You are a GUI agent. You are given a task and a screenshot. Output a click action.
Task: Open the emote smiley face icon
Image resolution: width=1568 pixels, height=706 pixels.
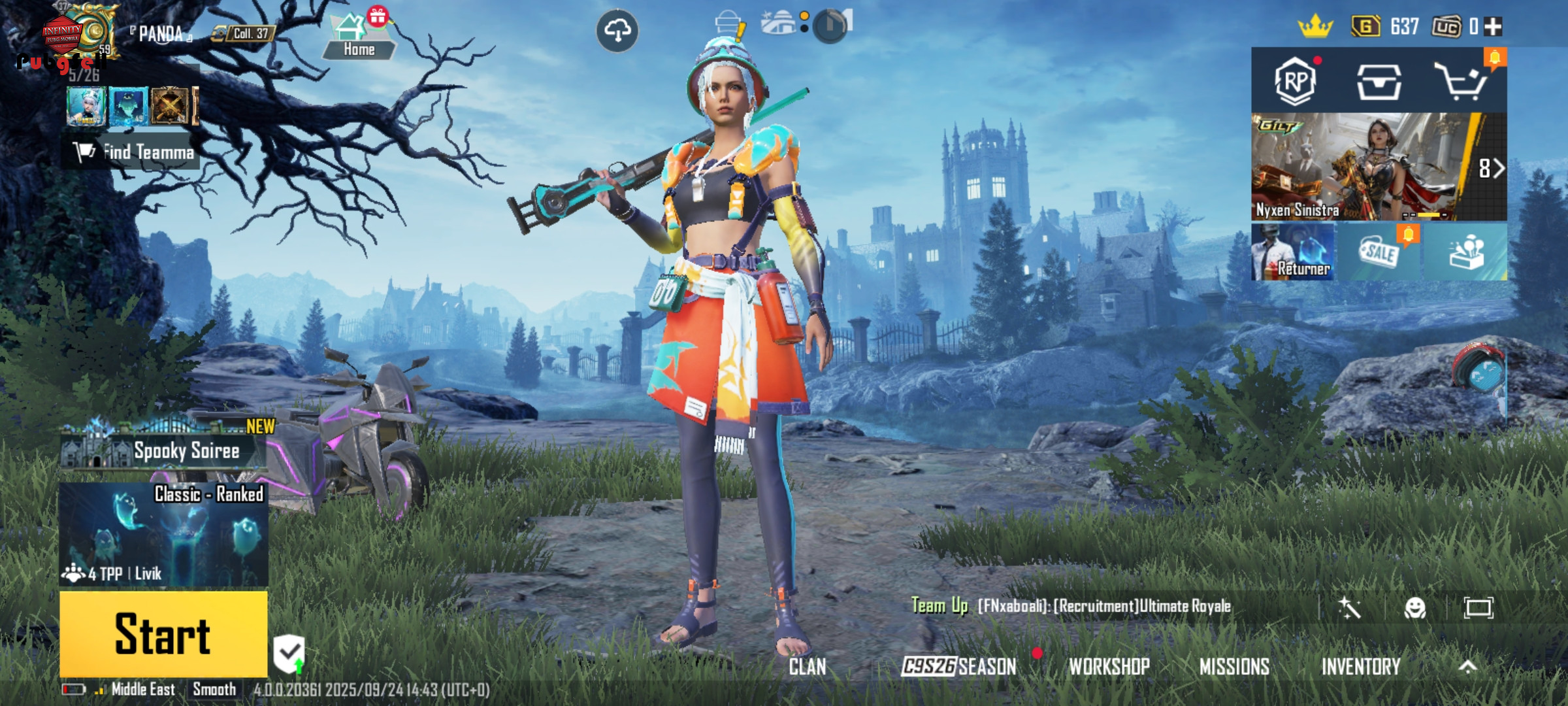(1415, 608)
